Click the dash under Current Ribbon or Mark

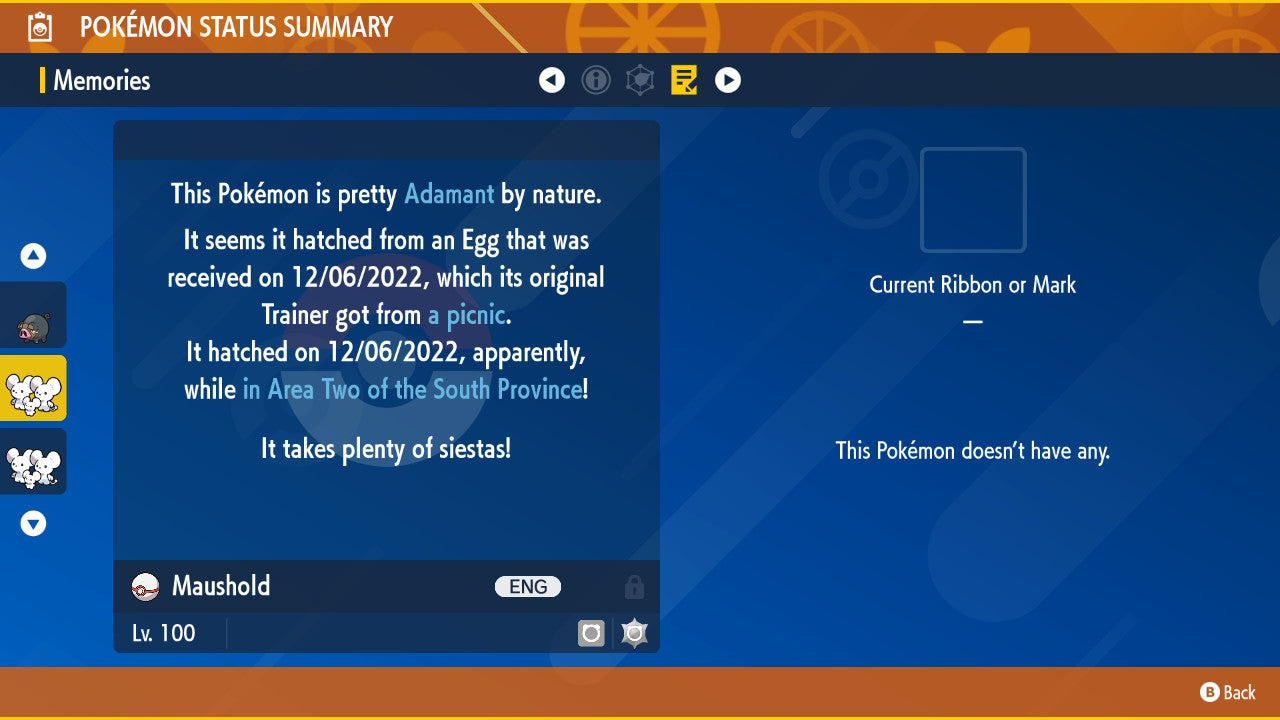pos(972,321)
